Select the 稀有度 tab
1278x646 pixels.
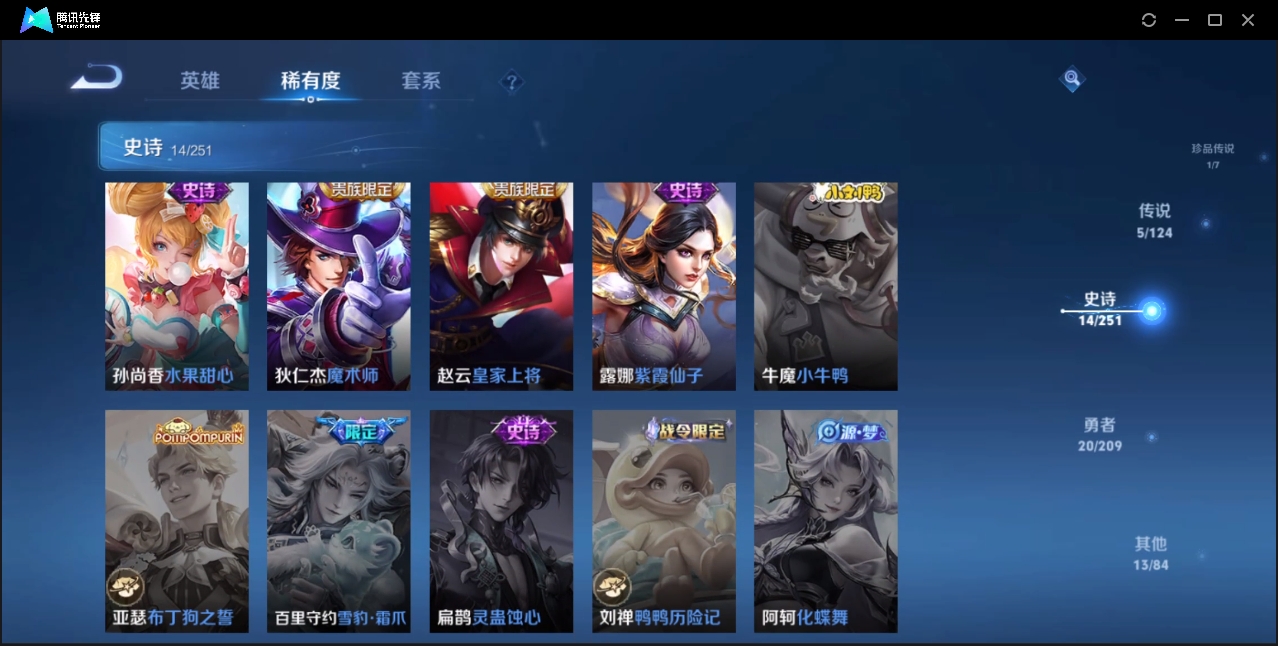[310, 81]
